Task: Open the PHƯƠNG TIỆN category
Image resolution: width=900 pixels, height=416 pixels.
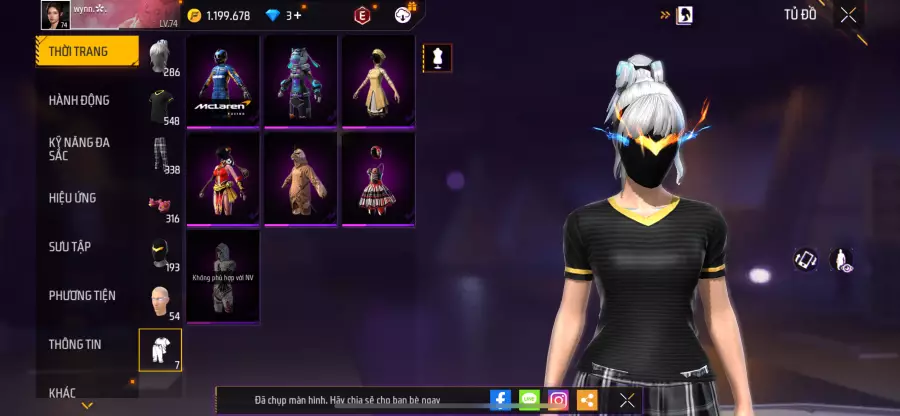Action: pyautogui.click(x=82, y=295)
